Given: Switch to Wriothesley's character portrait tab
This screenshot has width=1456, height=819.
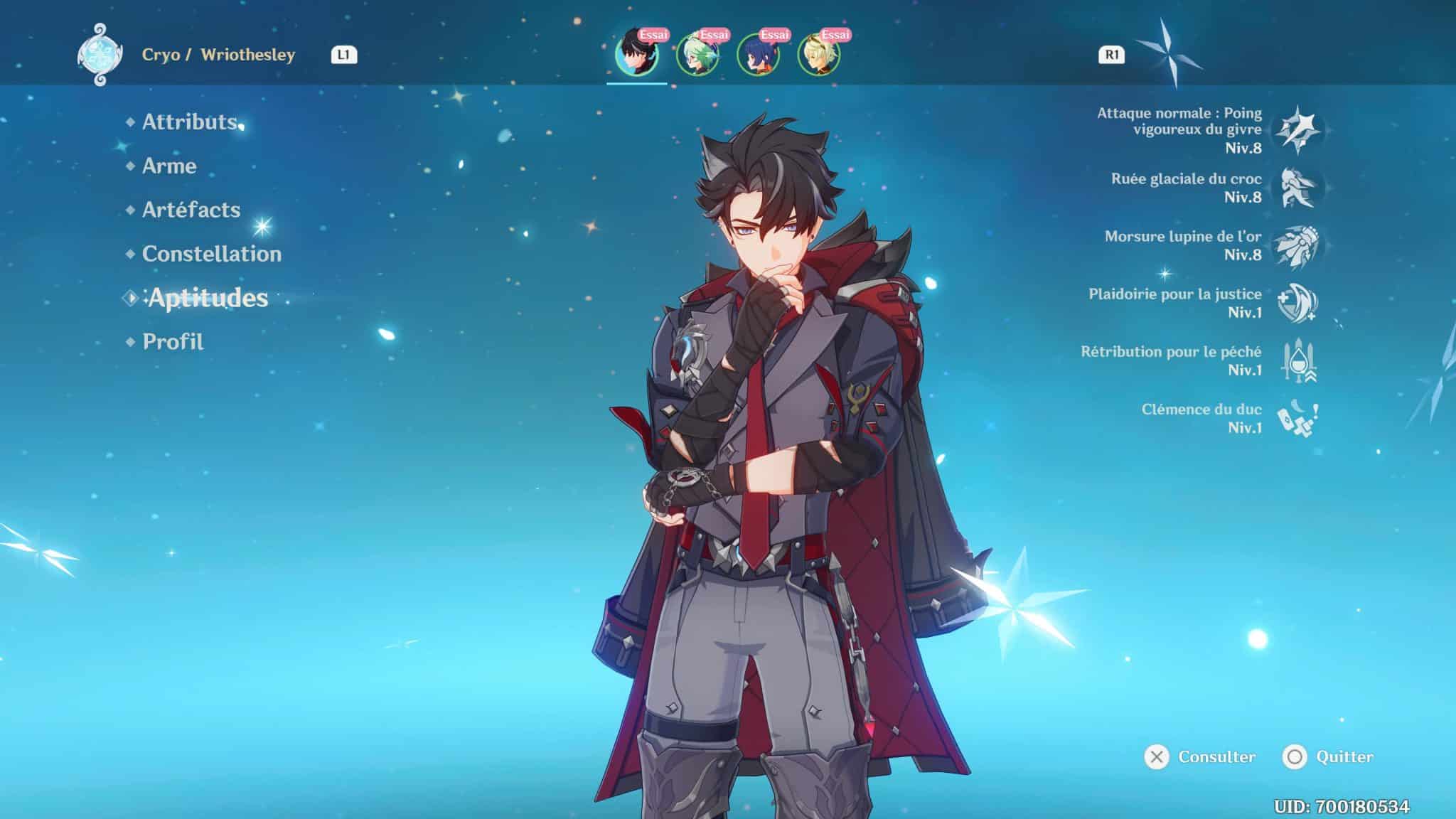Looking at the screenshot, I should coord(636,53).
